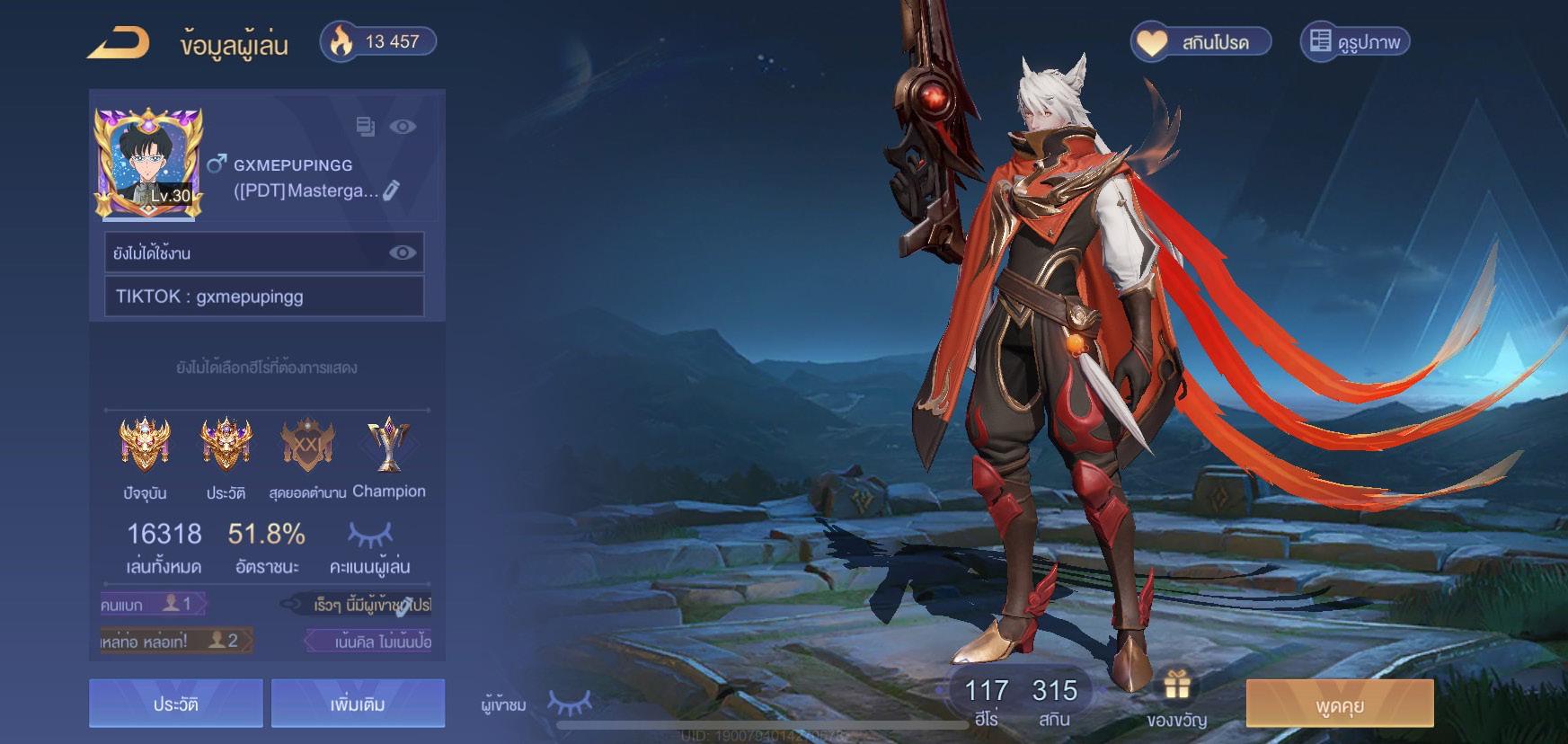Edit the guild title with pencil icon

[x=391, y=190]
